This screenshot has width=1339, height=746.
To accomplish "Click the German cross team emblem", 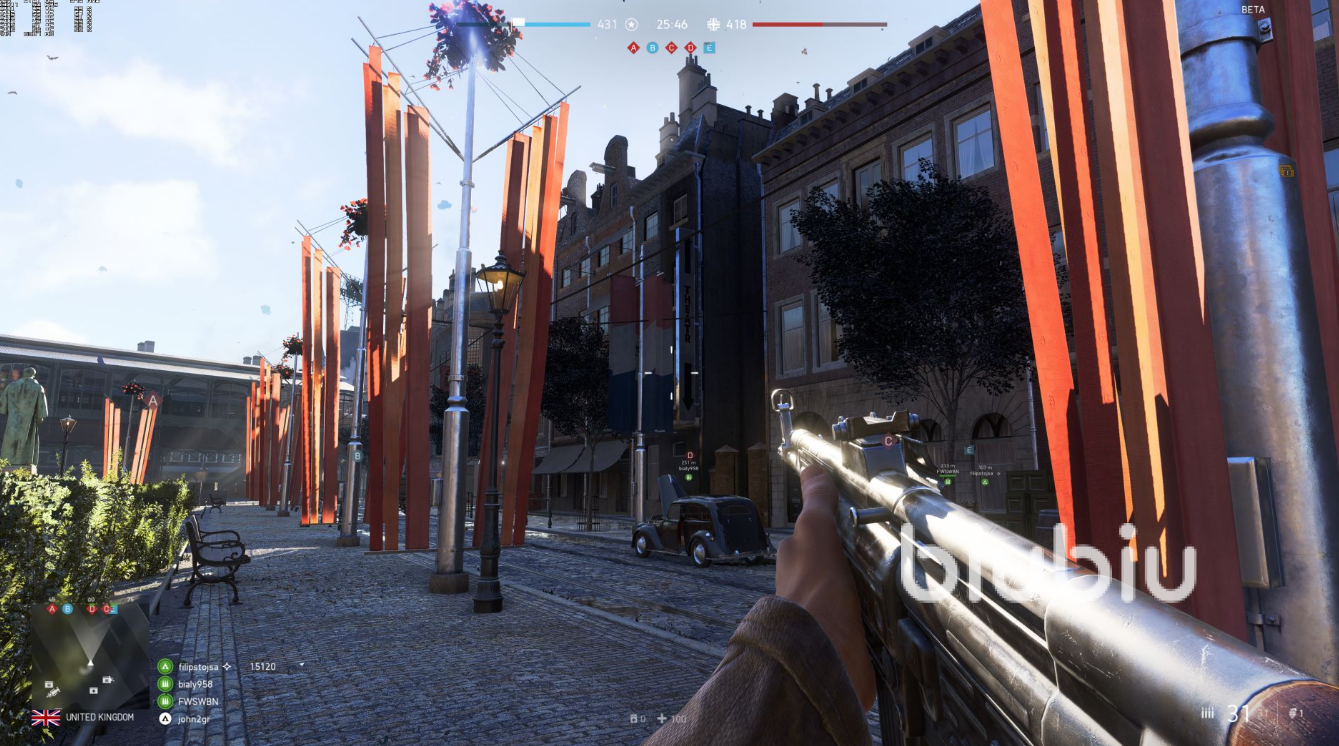I will (713, 24).
